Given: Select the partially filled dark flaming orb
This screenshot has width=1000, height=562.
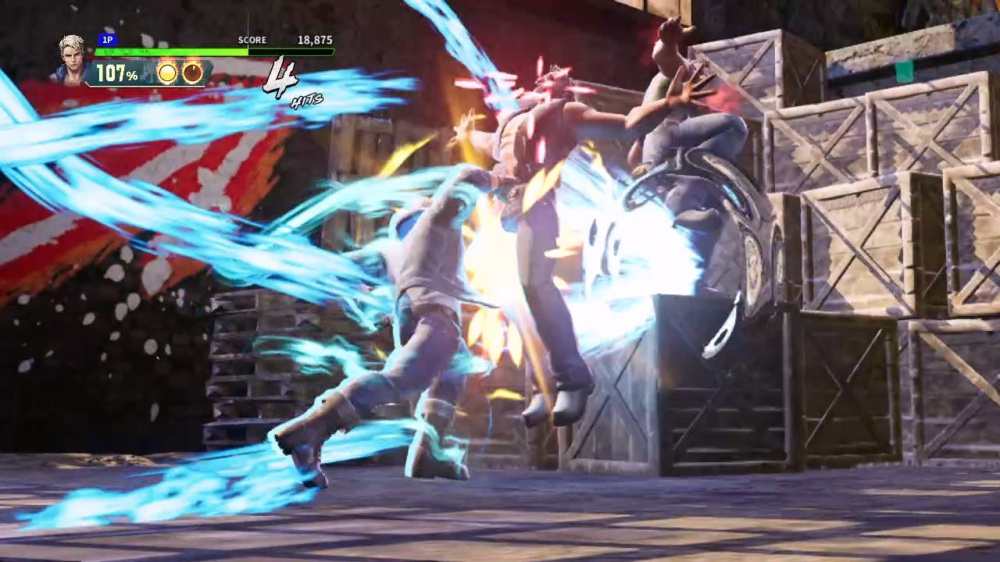Looking at the screenshot, I should 192,72.
